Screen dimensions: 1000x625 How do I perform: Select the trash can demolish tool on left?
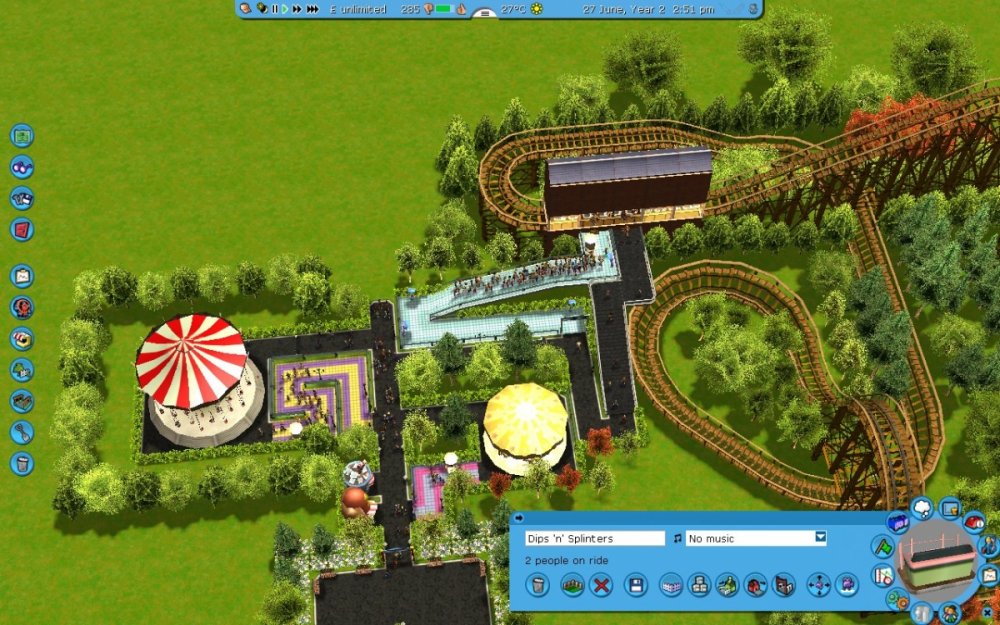click(22, 463)
